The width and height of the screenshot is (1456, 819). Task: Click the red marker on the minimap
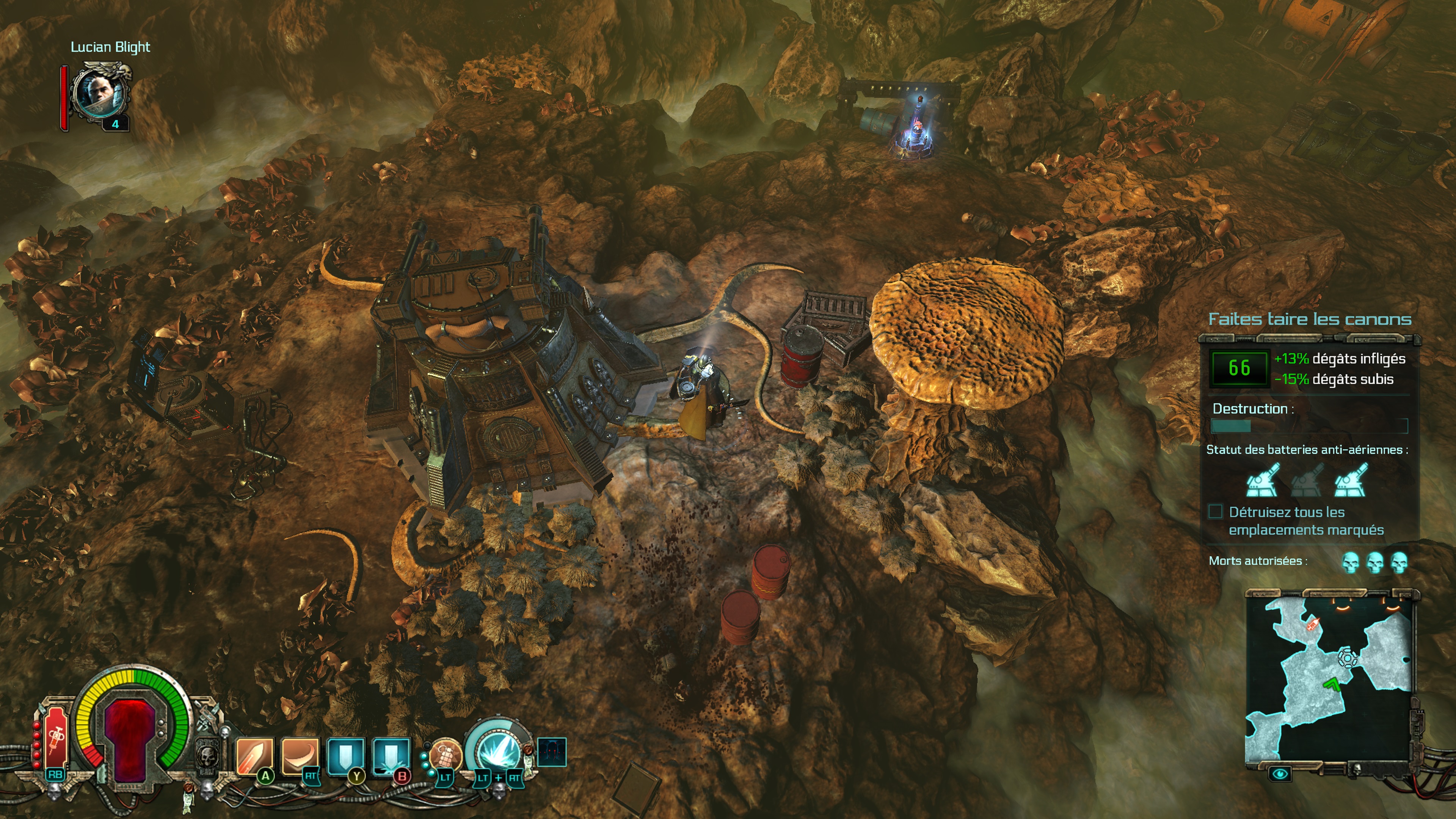[1312, 624]
